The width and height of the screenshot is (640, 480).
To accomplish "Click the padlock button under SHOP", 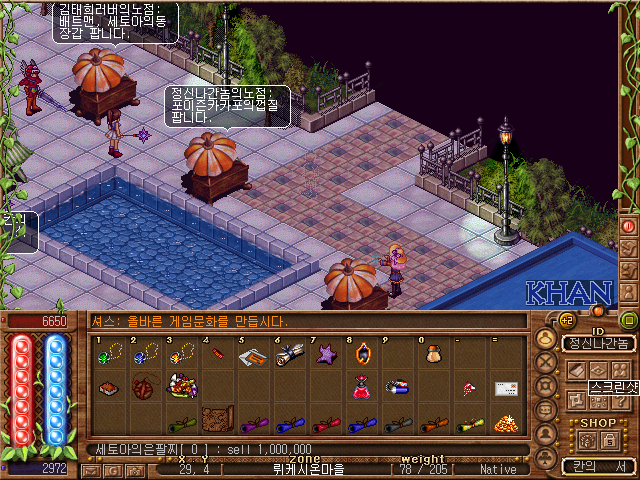I will 608,439.
